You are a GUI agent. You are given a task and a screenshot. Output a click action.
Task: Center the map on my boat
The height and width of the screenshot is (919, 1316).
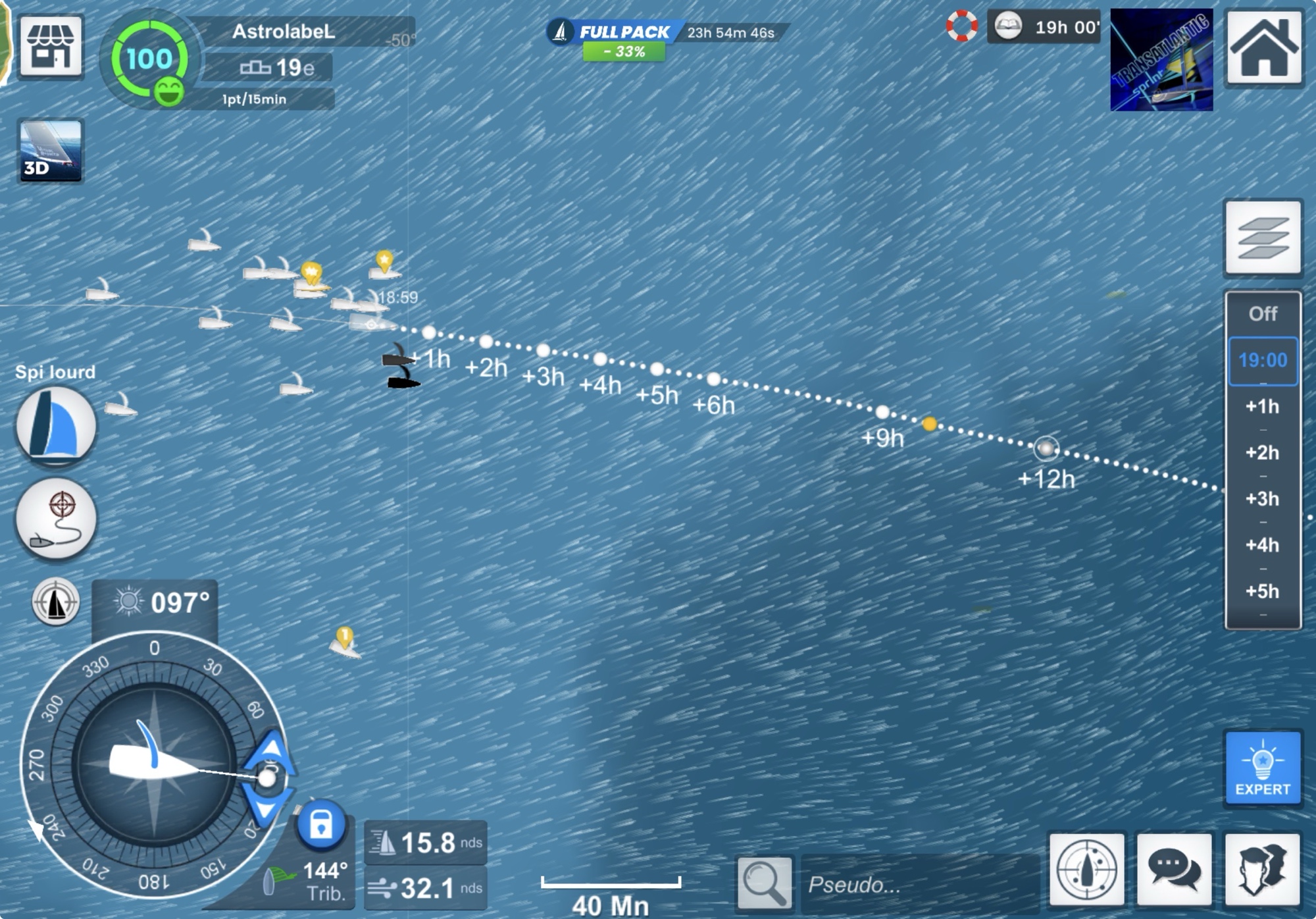[x=1087, y=870]
